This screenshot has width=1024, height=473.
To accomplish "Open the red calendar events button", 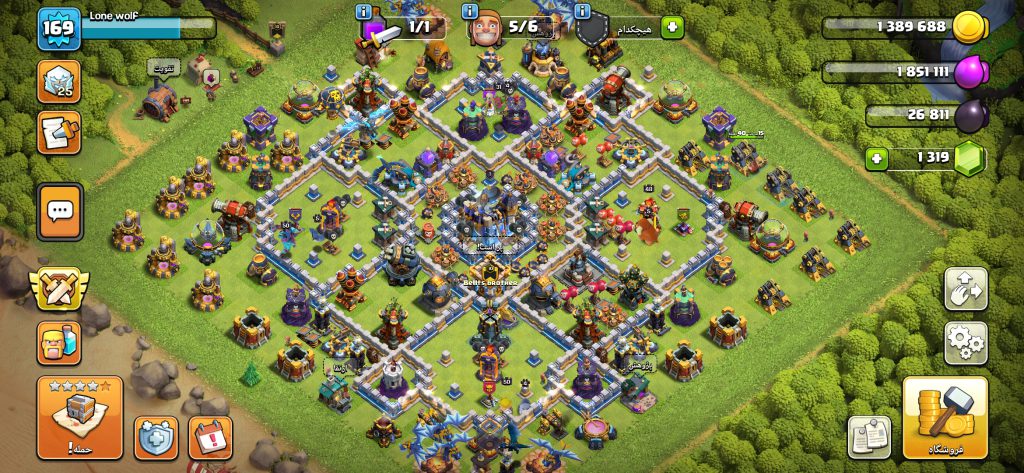I will click(x=210, y=437).
